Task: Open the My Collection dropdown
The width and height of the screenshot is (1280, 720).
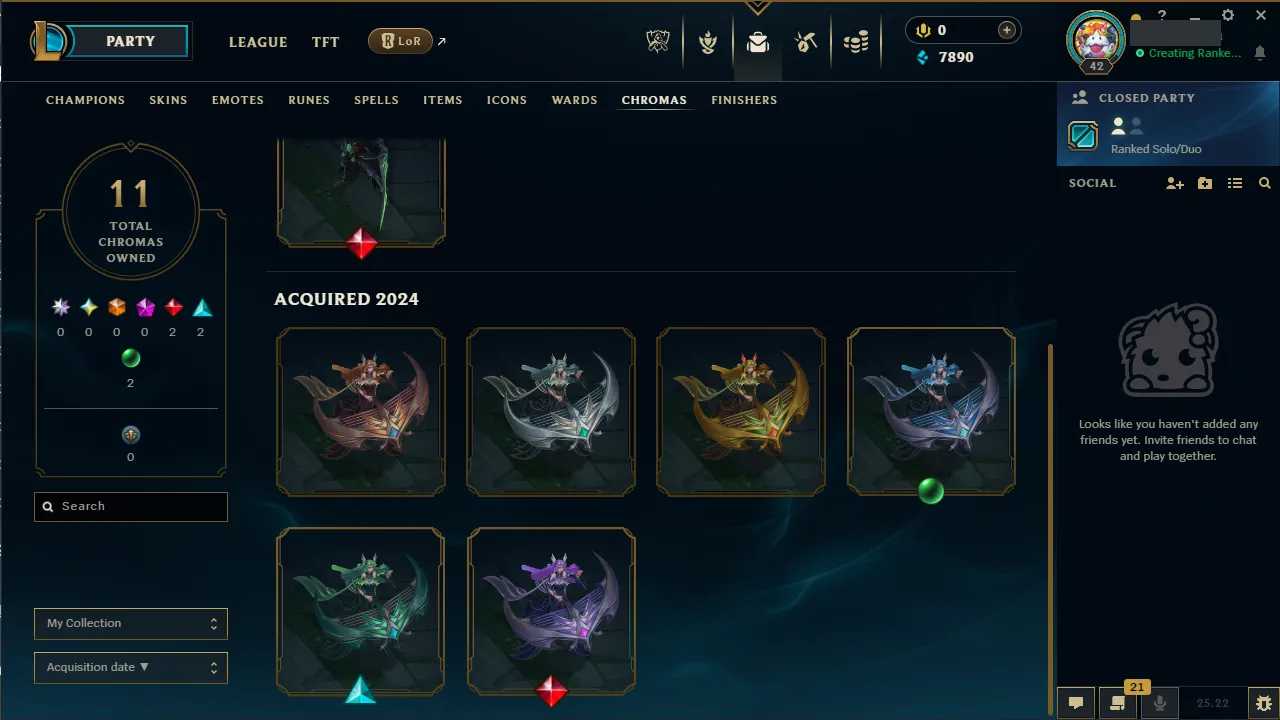Action: pos(130,623)
